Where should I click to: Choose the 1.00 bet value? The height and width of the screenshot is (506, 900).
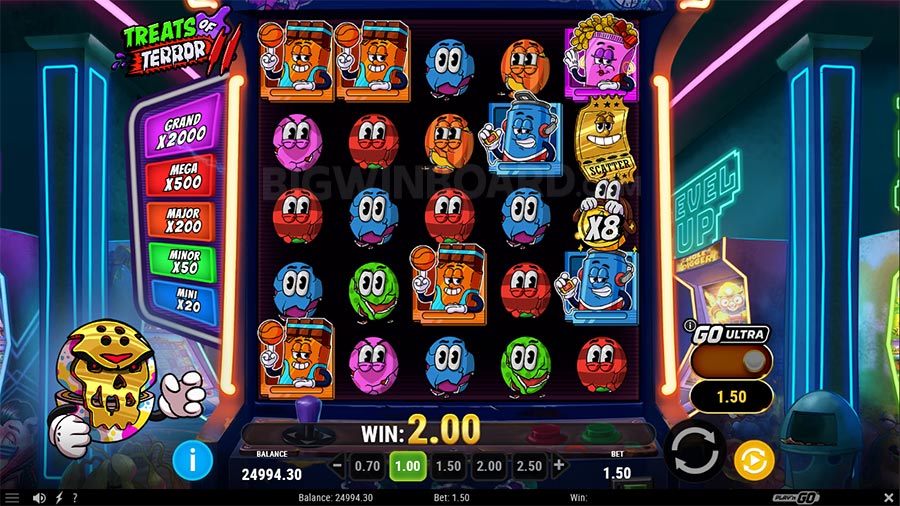click(408, 465)
